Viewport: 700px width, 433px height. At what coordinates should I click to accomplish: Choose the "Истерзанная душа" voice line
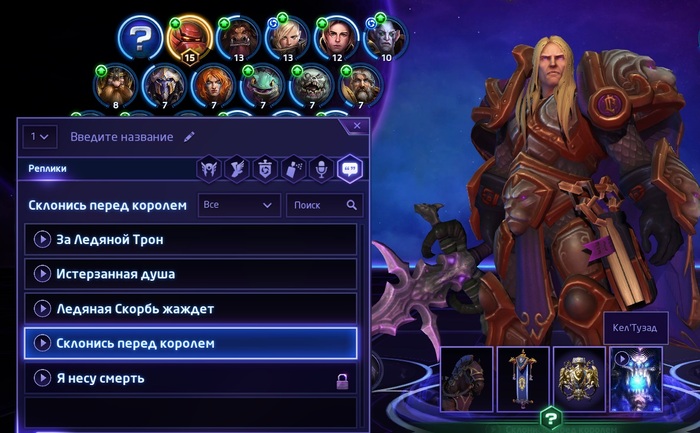[190, 274]
